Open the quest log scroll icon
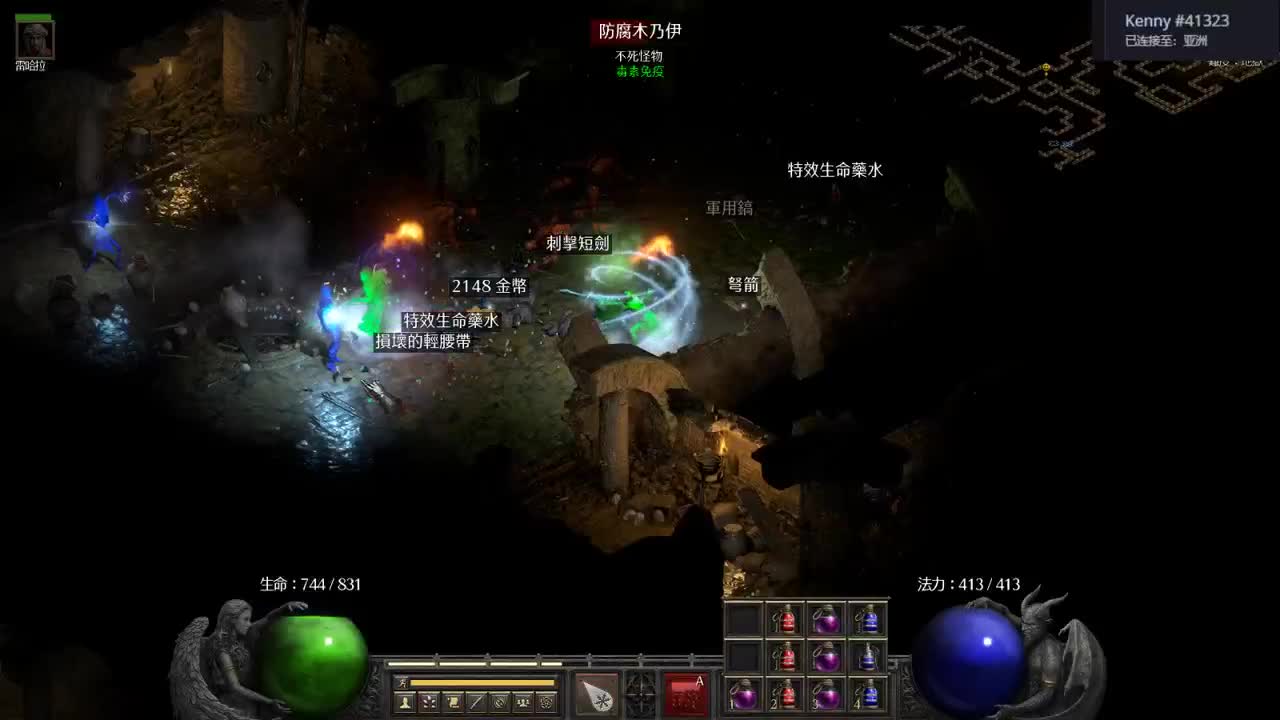Viewport: 1280px width, 720px height. [453, 700]
